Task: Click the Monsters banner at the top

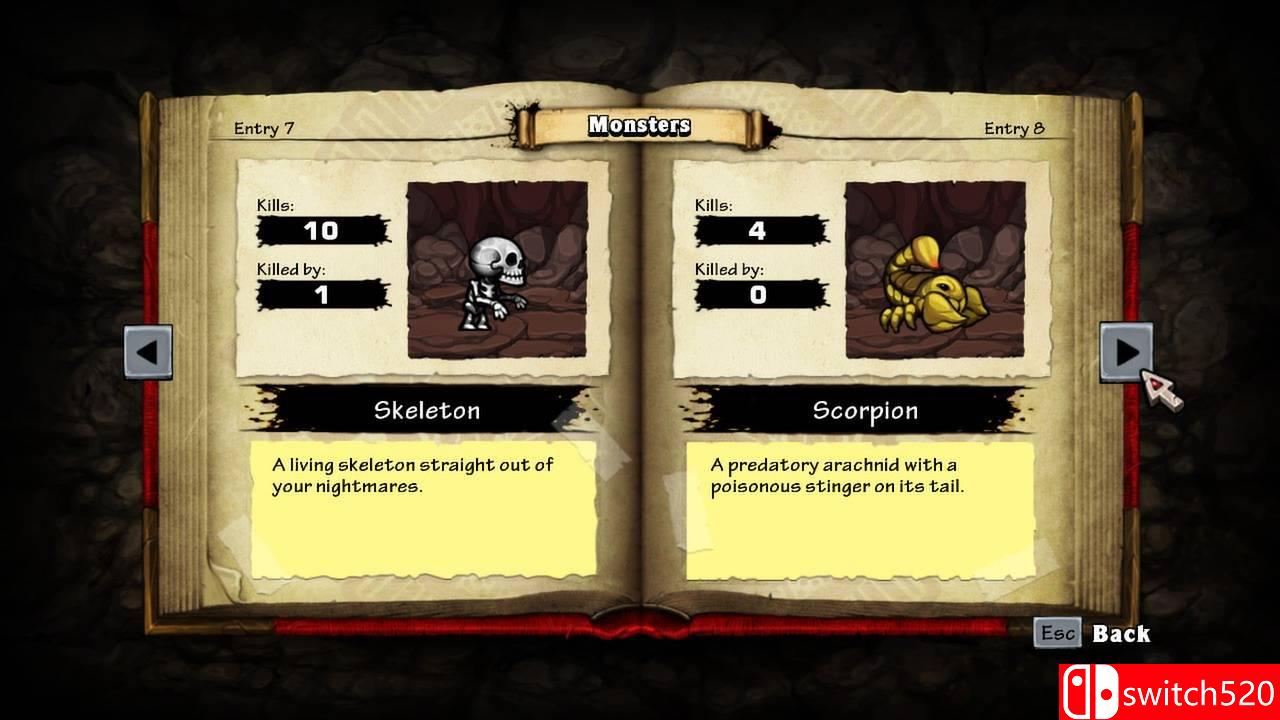Action: click(638, 126)
